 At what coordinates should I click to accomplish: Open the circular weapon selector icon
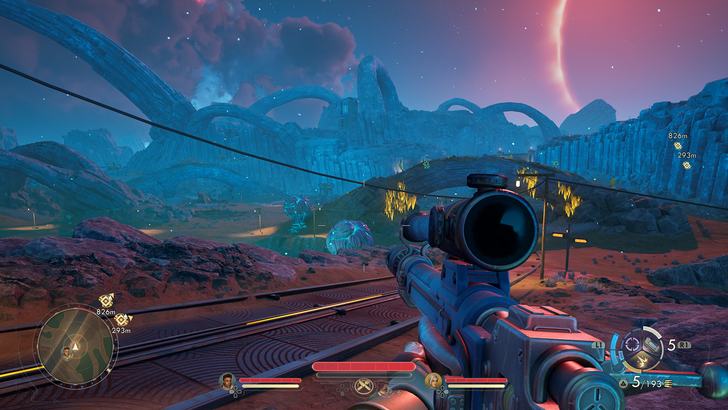637,349
